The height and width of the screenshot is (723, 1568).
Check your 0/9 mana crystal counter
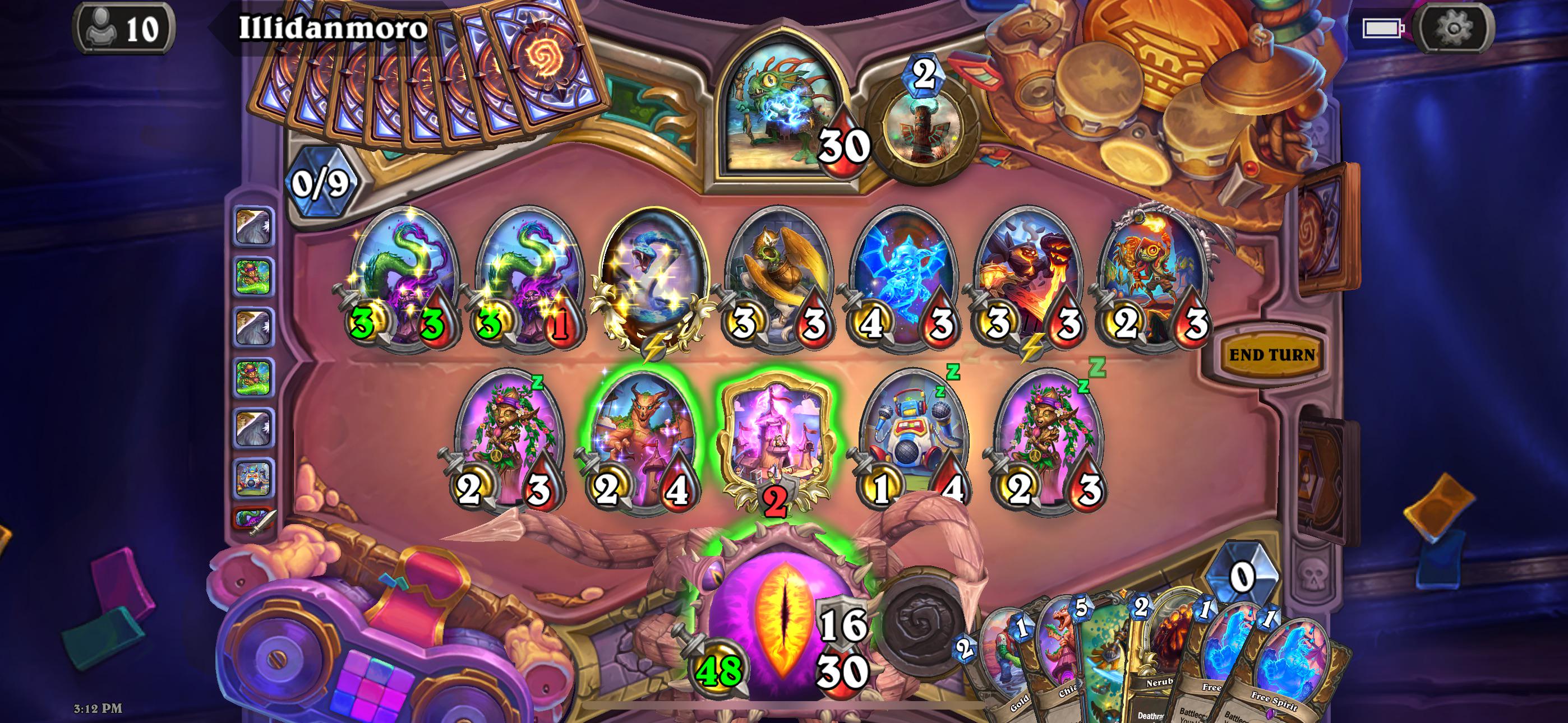320,183
